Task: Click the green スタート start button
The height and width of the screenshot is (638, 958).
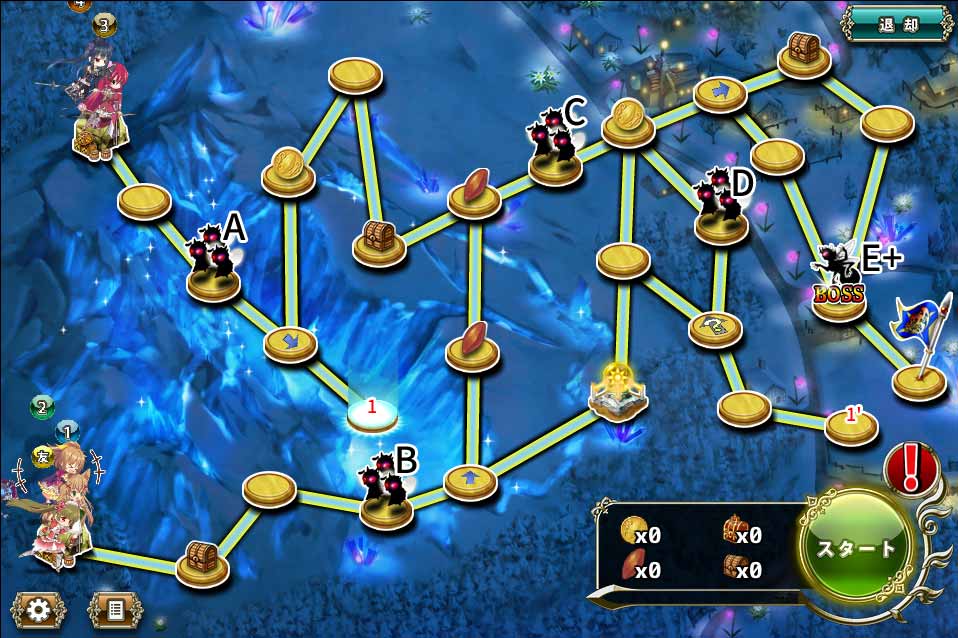Action: pos(857,548)
